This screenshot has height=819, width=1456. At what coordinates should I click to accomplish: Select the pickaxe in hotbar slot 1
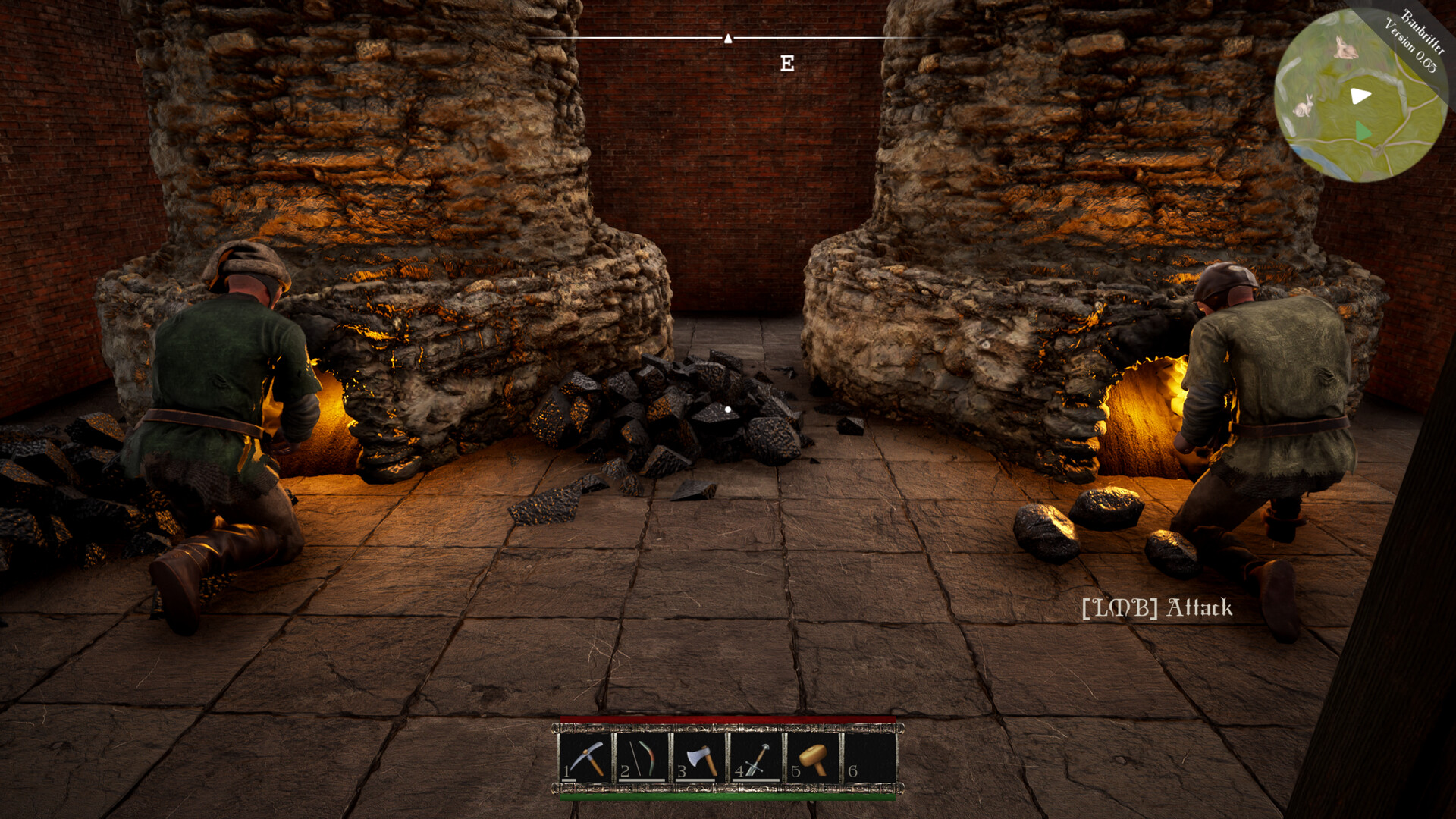586,755
